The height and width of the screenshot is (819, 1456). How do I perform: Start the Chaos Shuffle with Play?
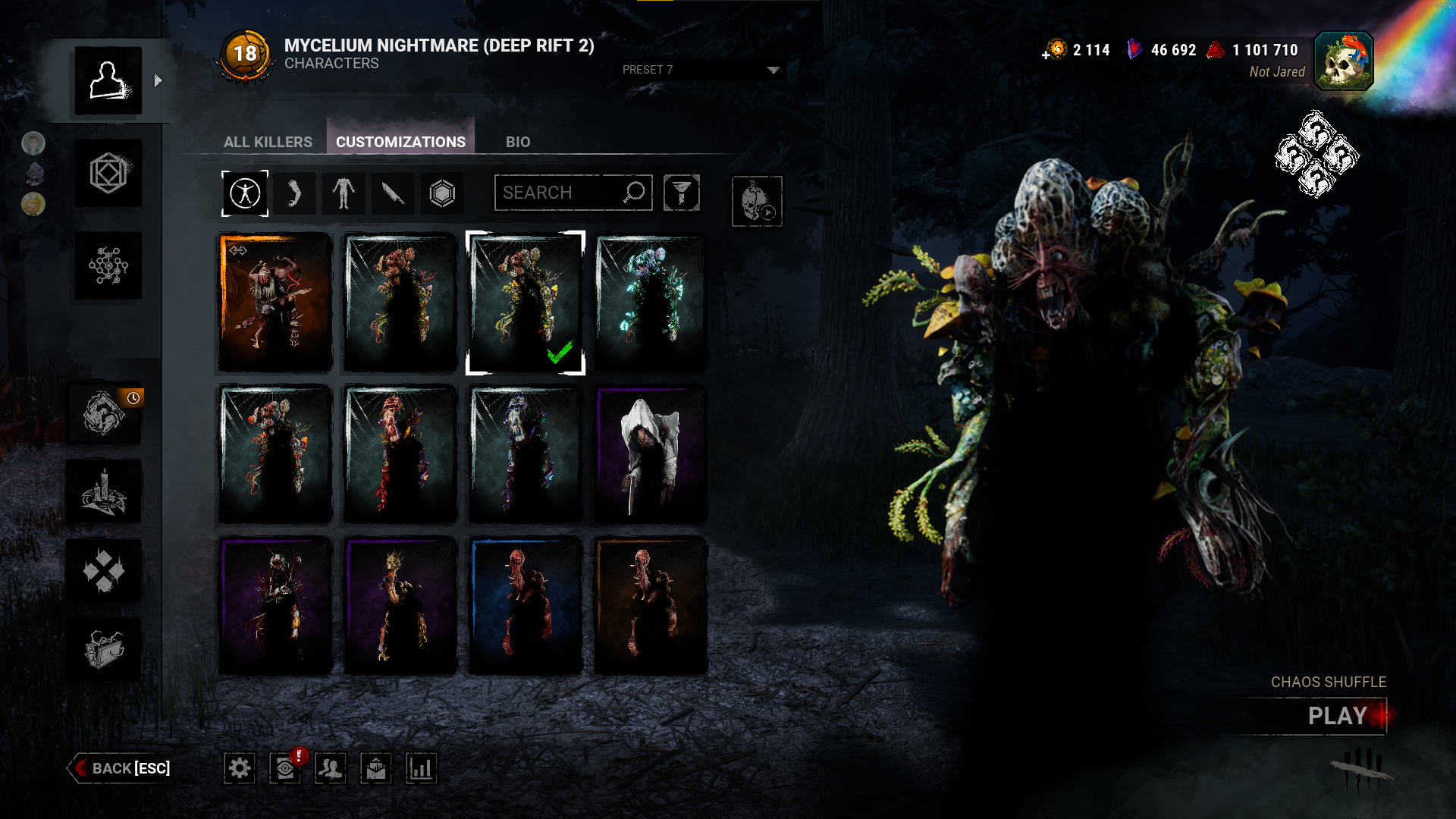coord(1337,716)
